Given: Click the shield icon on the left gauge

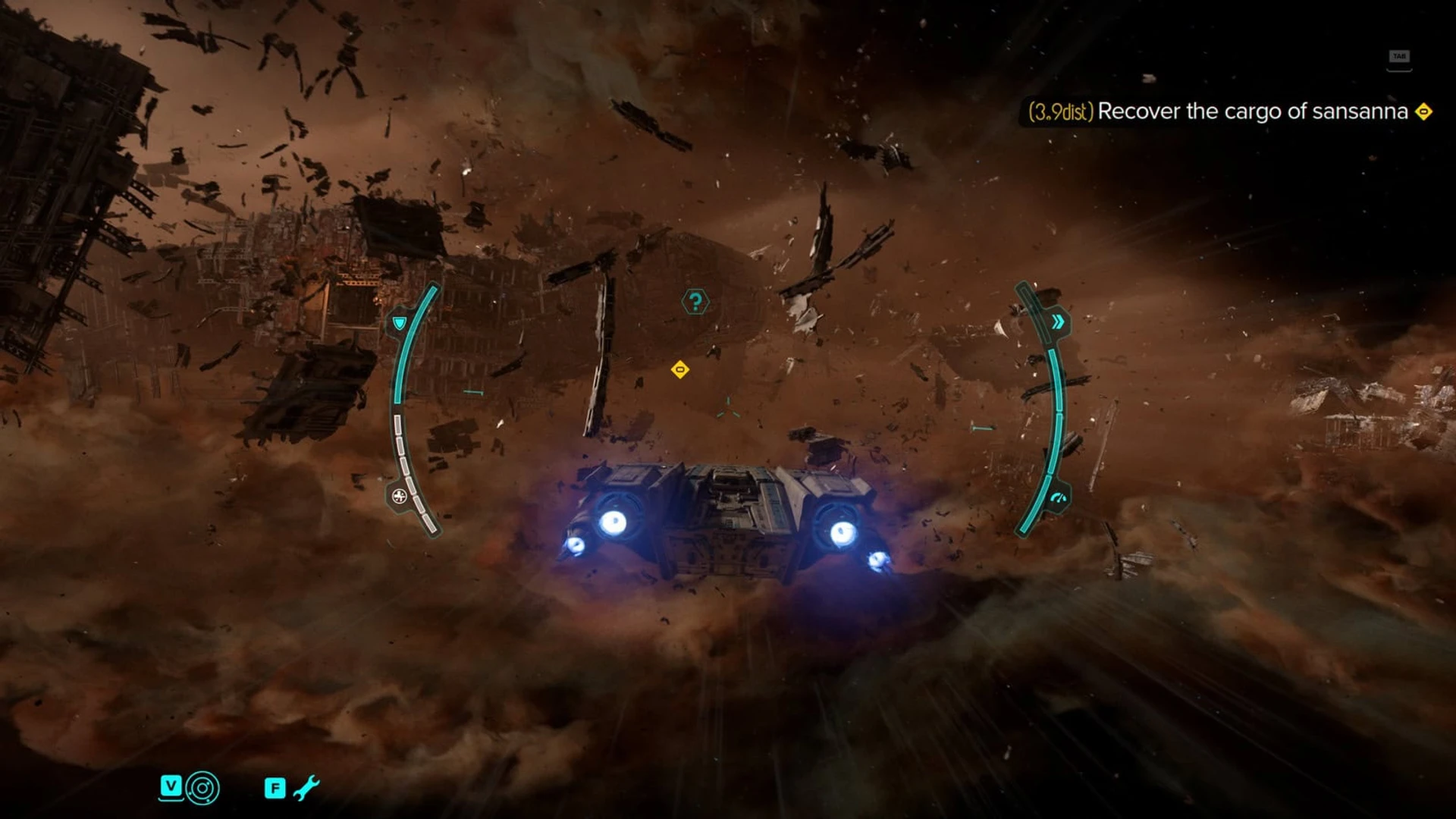Looking at the screenshot, I should tap(400, 323).
